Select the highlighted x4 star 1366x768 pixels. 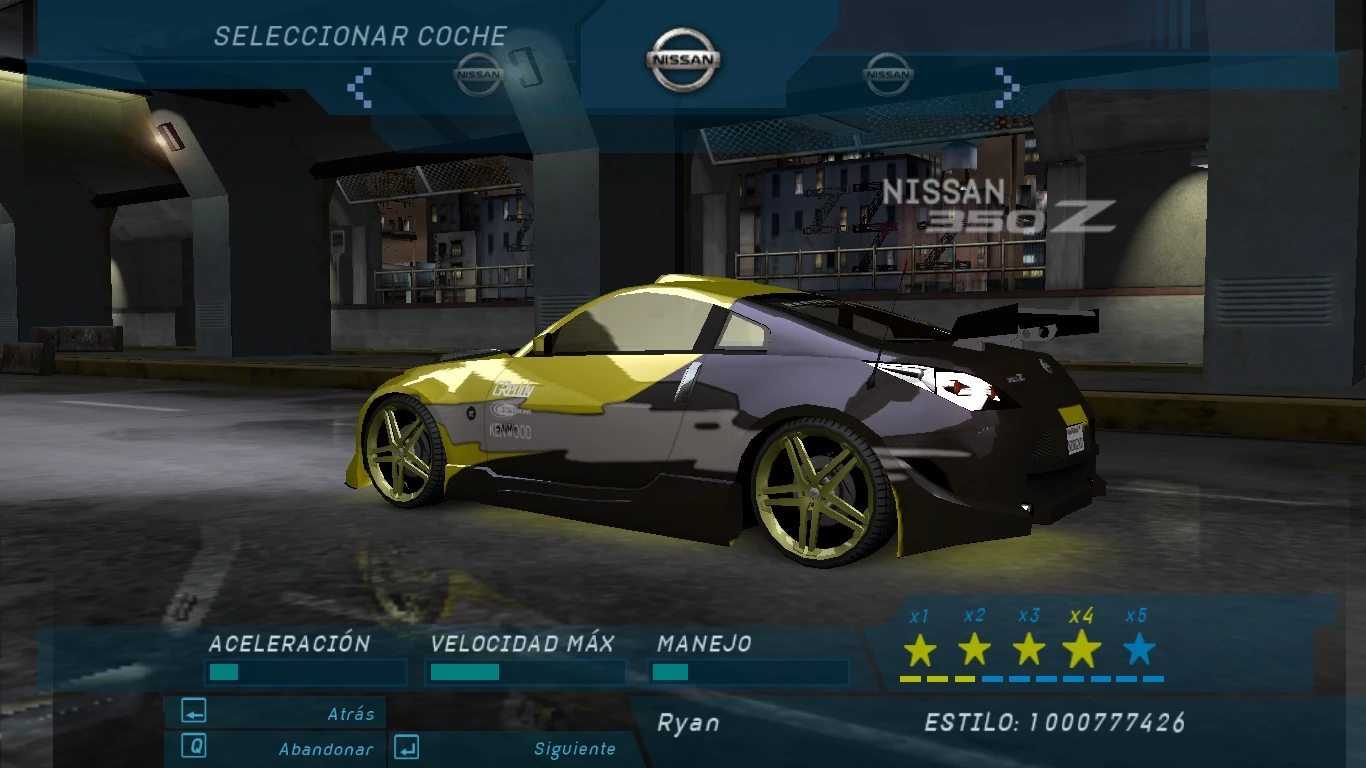tap(1079, 648)
